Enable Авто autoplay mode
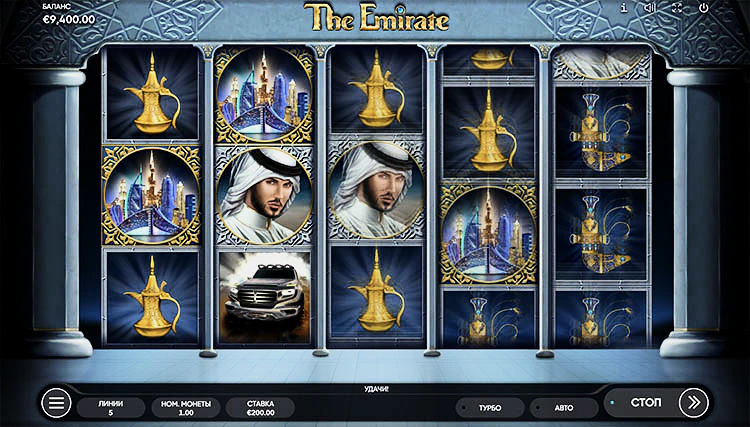 click(564, 408)
